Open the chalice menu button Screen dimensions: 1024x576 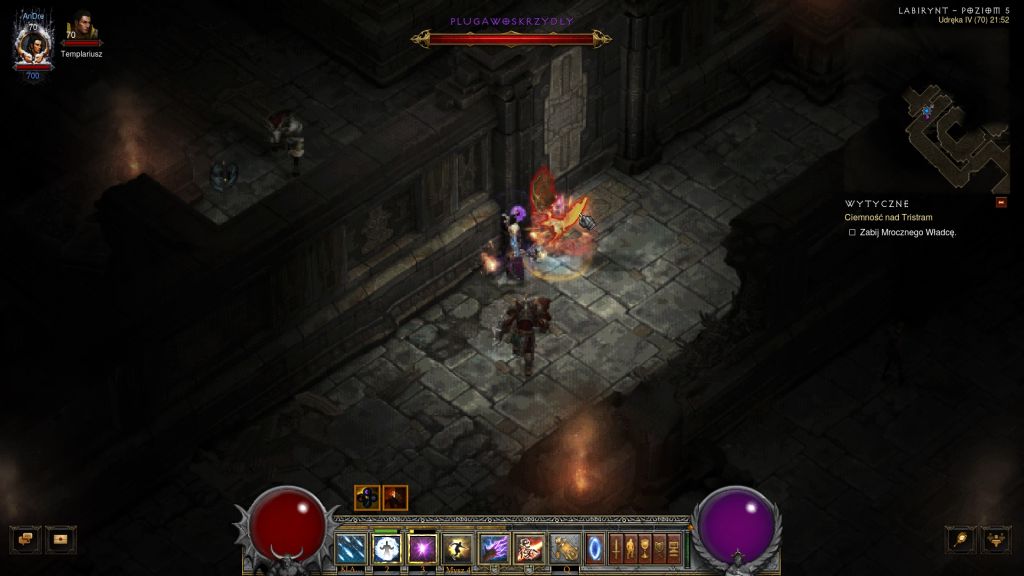pyautogui.click(x=645, y=548)
